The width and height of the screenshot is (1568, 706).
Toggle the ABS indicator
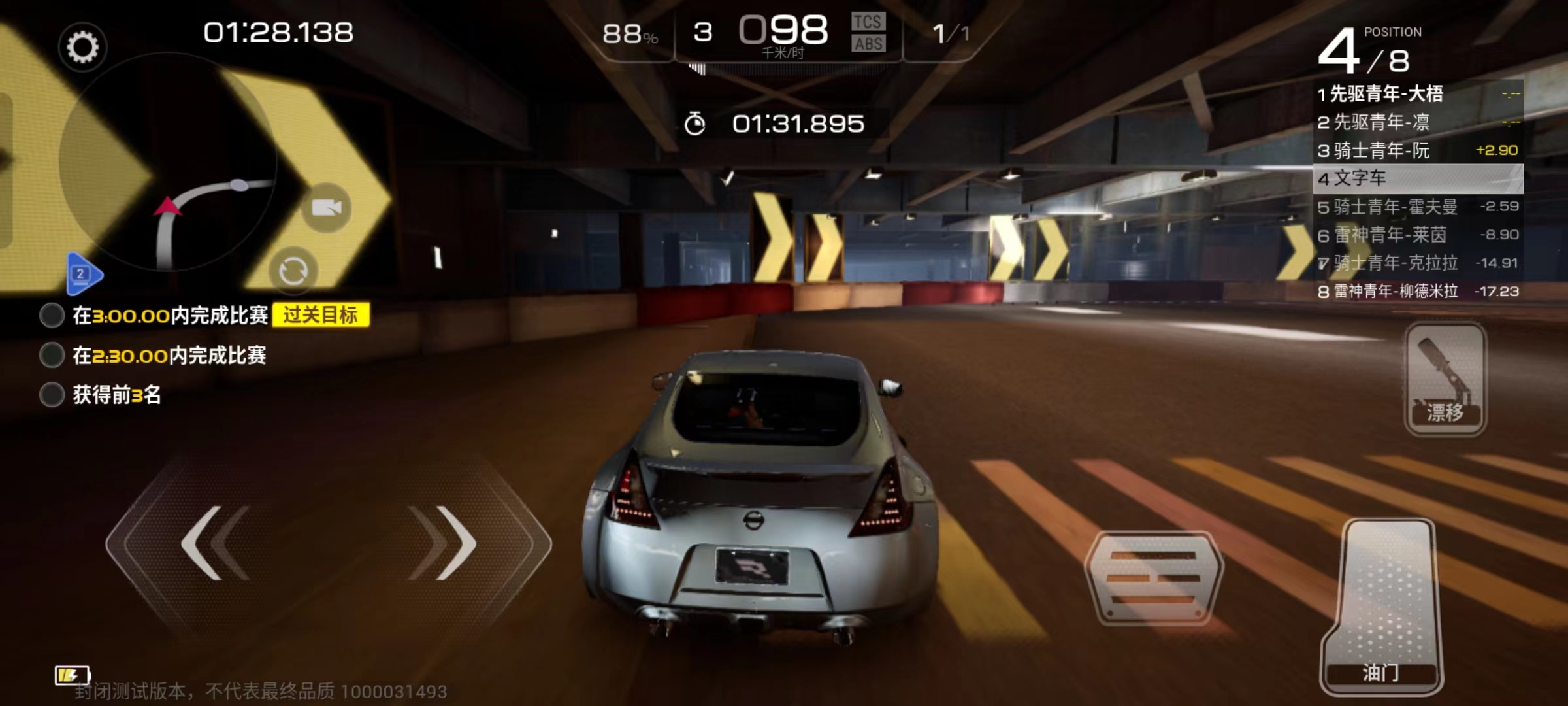point(868,44)
